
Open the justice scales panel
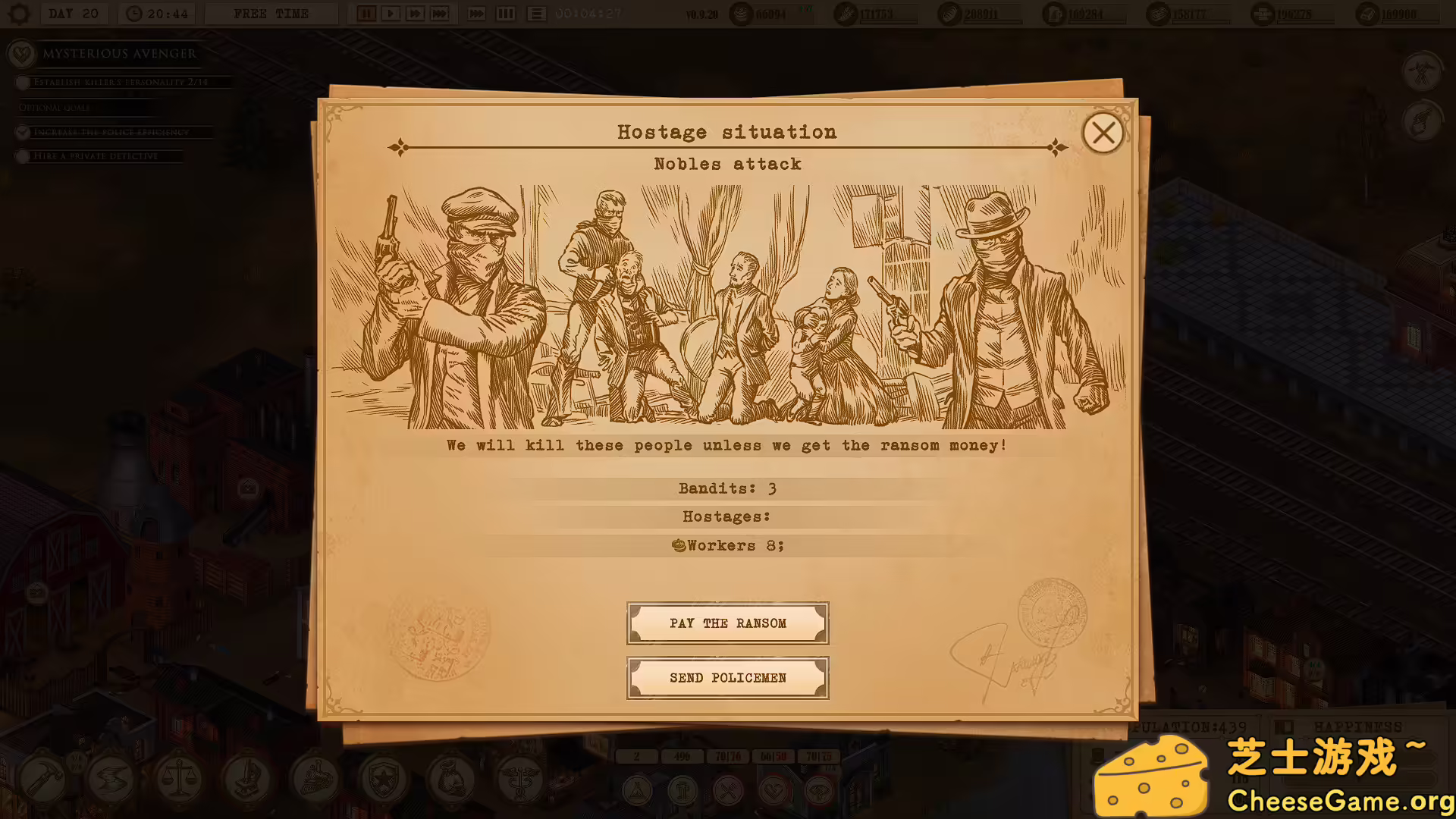pos(180,779)
